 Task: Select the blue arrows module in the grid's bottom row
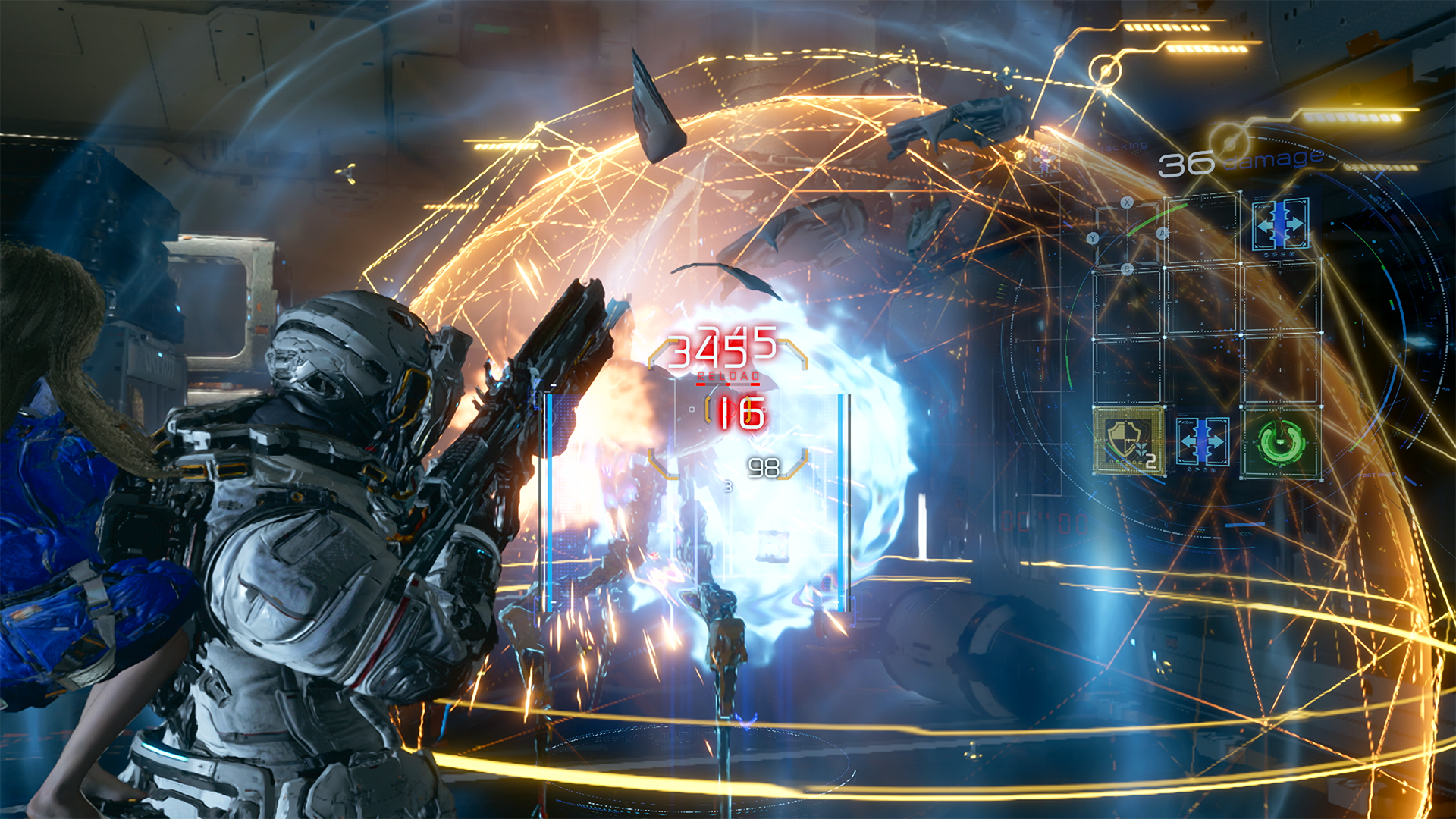click(x=1203, y=440)
